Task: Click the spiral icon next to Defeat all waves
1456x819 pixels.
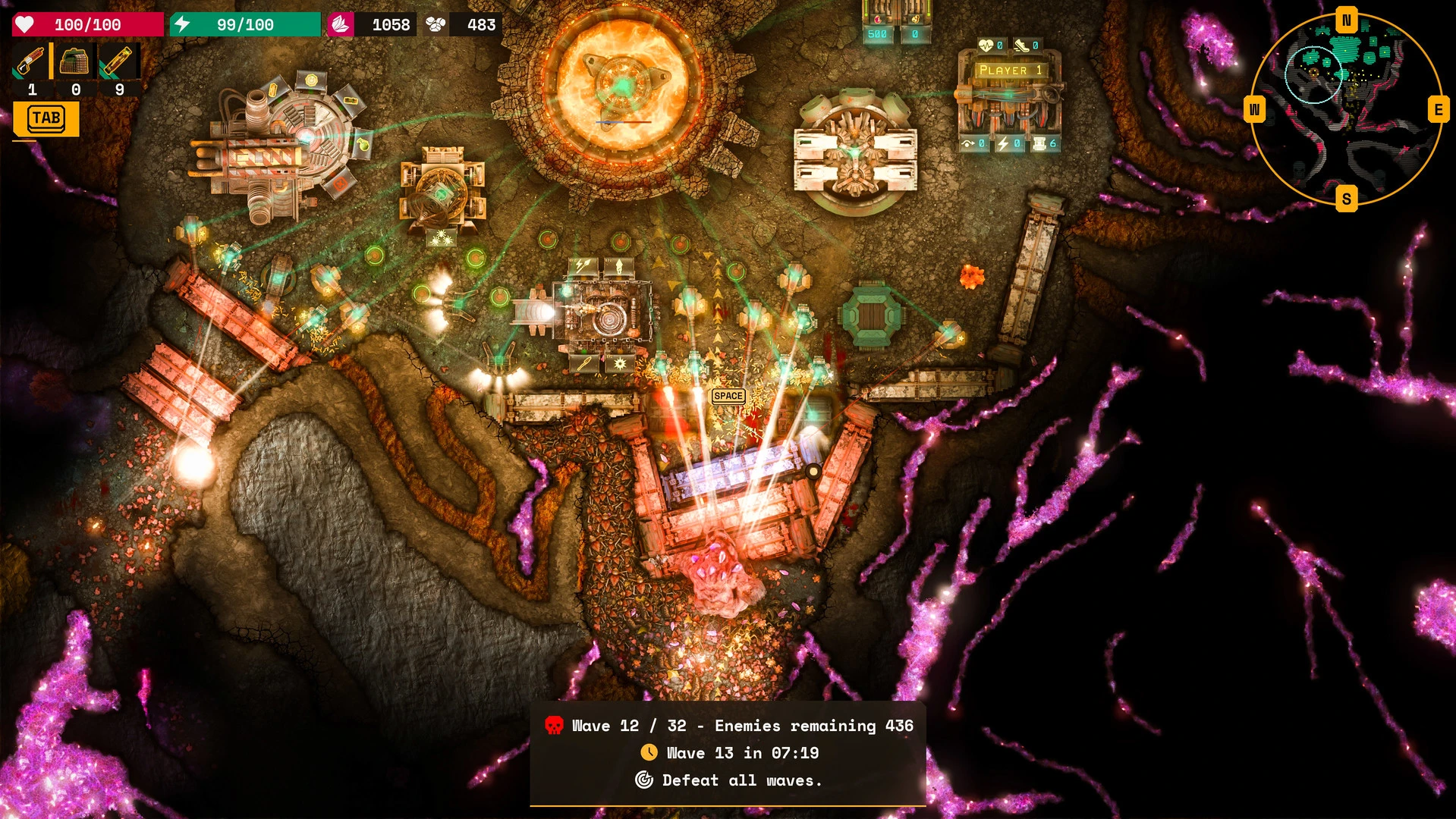Action: [x=643, y=780]
